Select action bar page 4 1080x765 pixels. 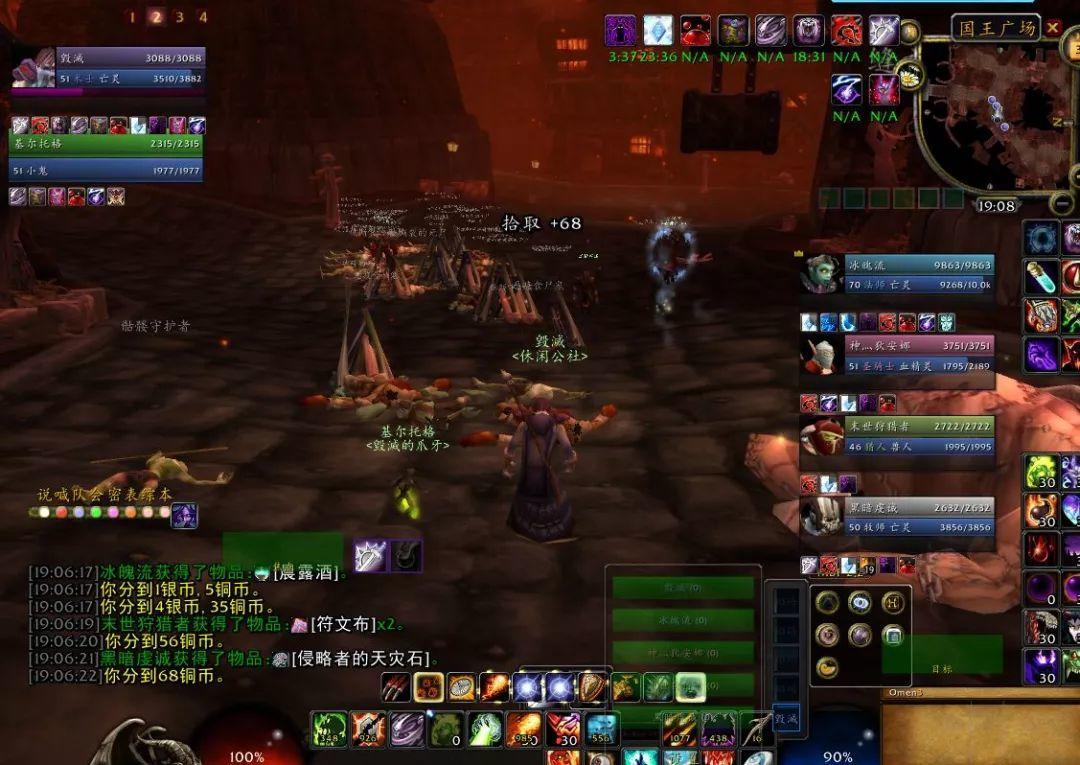coord(202,16)
